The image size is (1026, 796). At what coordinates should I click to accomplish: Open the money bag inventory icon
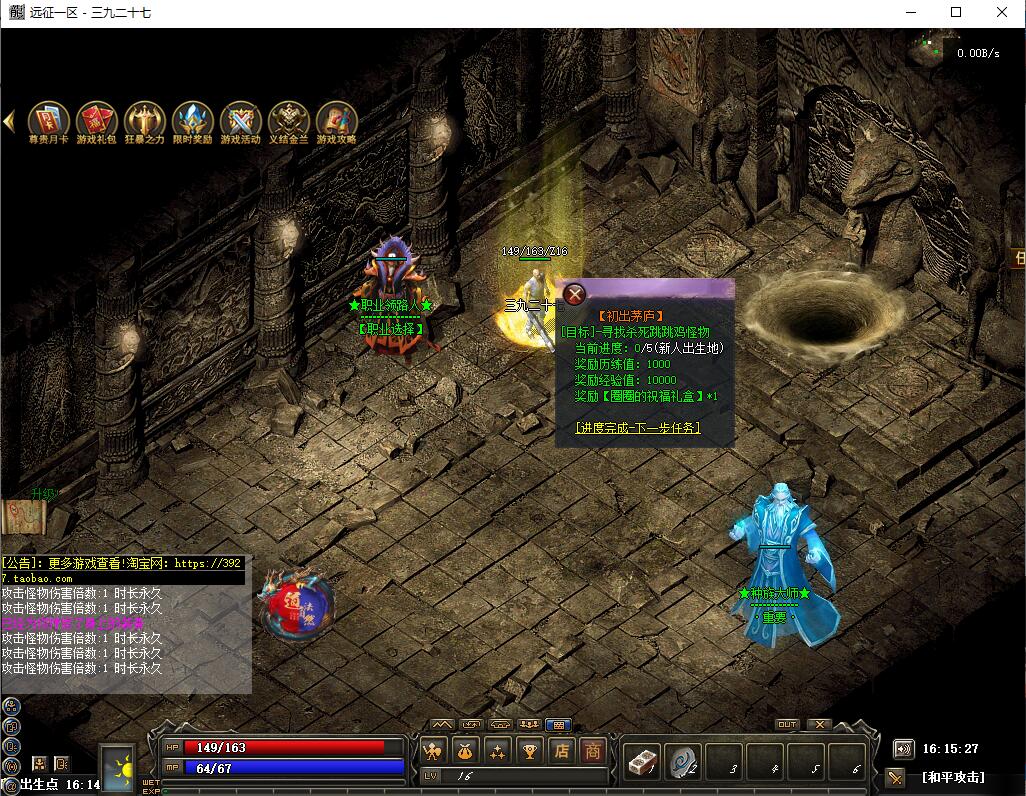(465, 751)
